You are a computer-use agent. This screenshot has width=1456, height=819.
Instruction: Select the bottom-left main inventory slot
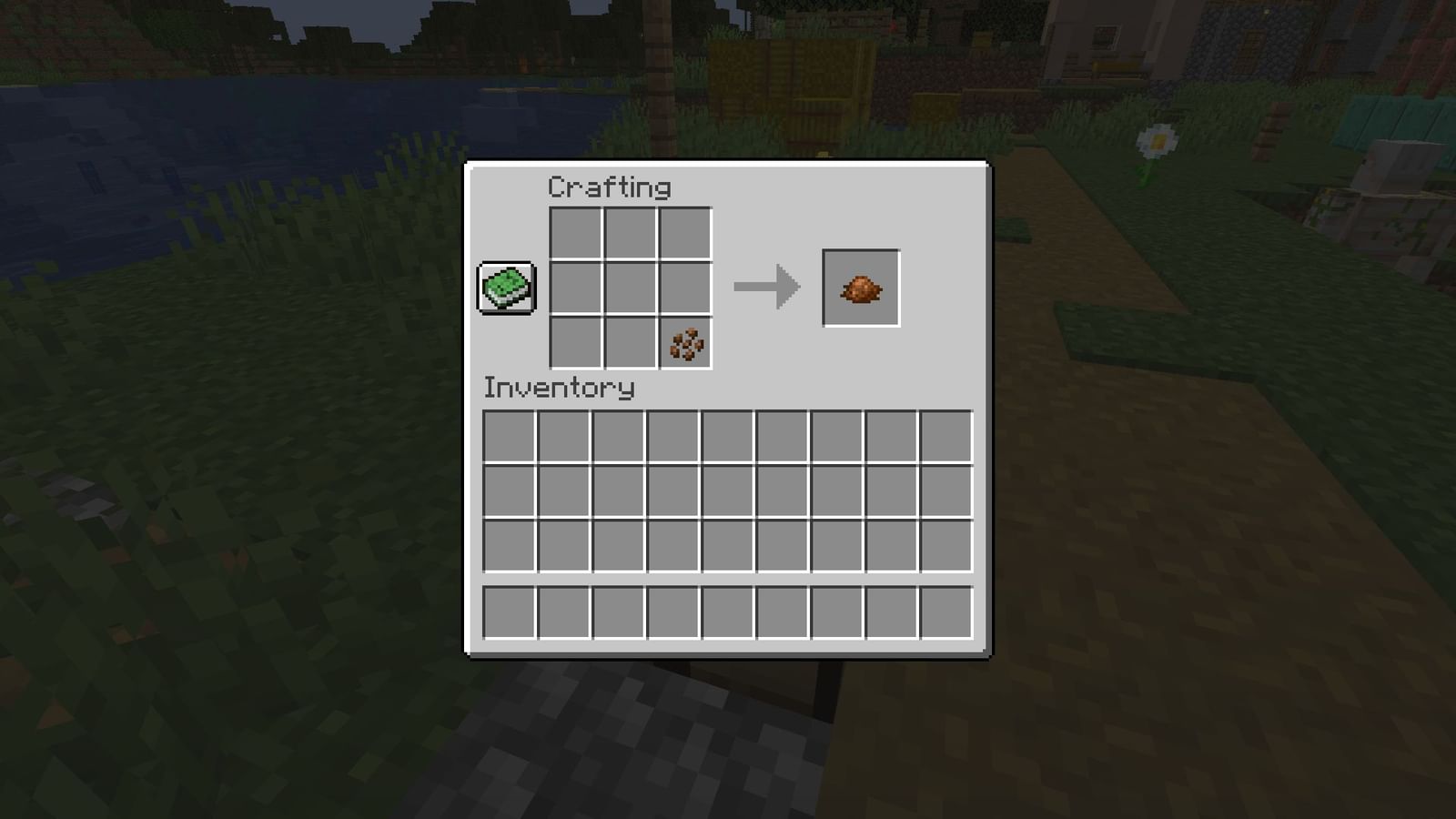[x=510, y=547]
